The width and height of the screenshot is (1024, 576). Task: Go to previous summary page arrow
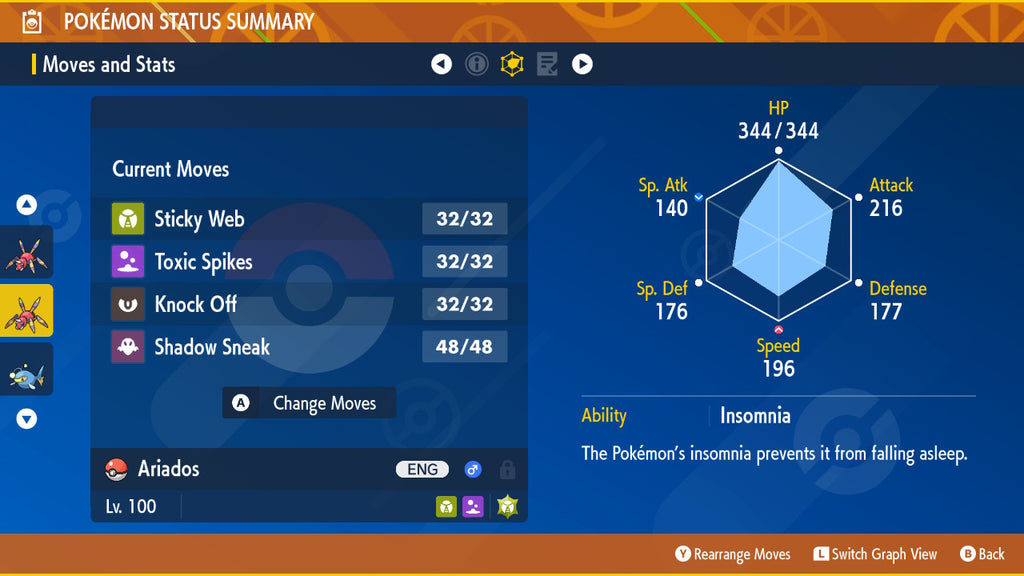[441, 65]
